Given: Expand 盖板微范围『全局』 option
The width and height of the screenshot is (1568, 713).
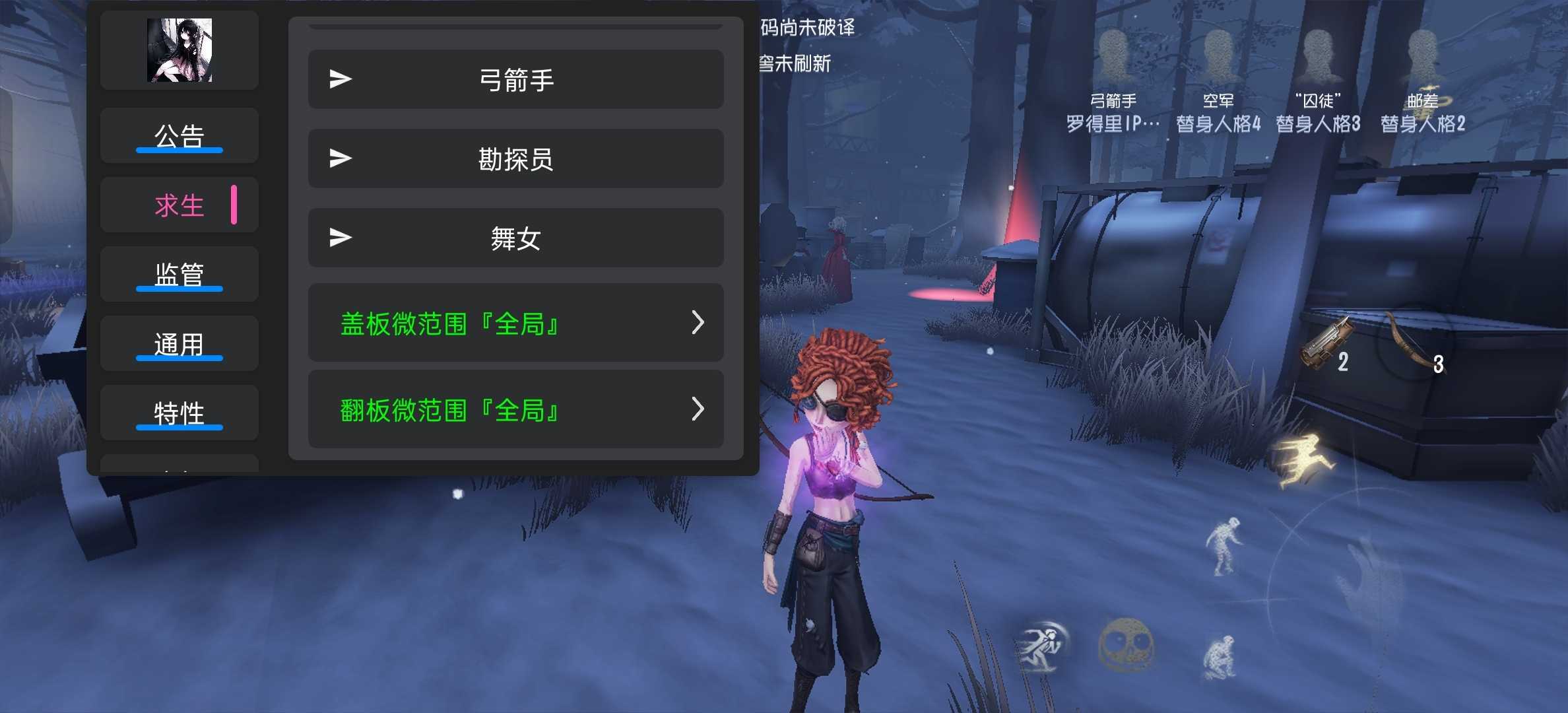Looking at the screenshot, I should 515,323.
